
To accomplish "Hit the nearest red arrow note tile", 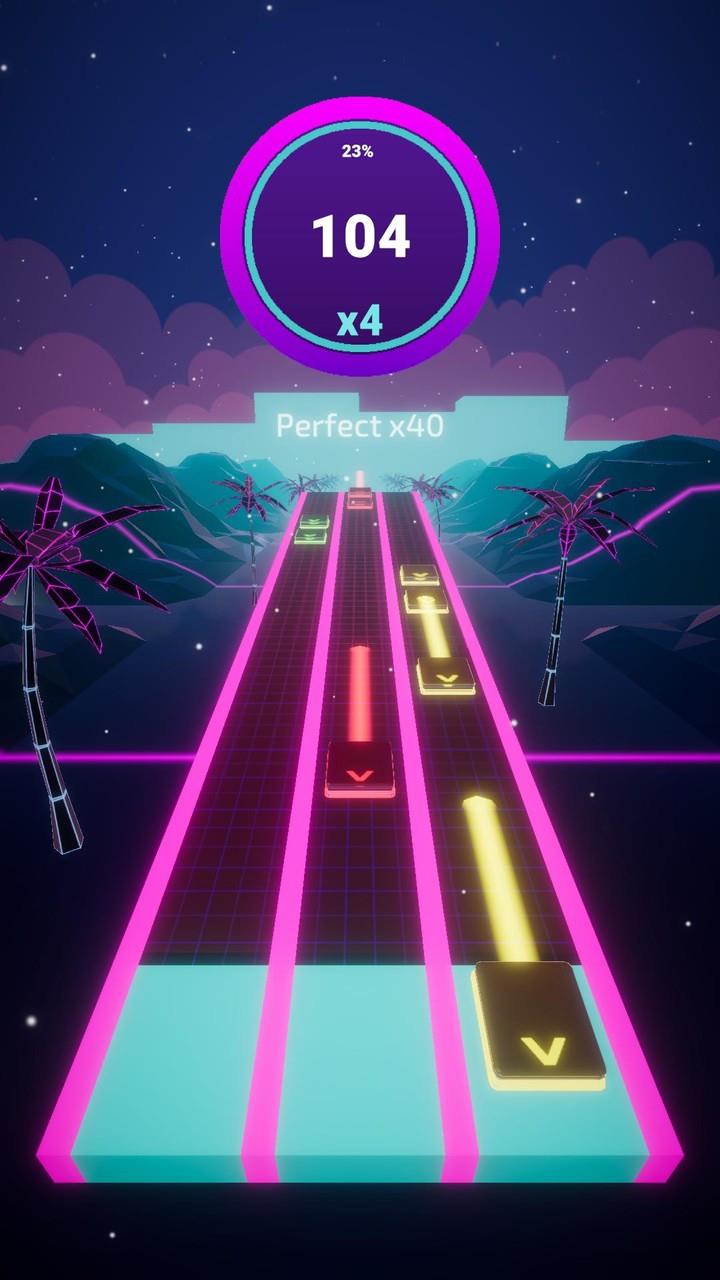I will 360,768.
